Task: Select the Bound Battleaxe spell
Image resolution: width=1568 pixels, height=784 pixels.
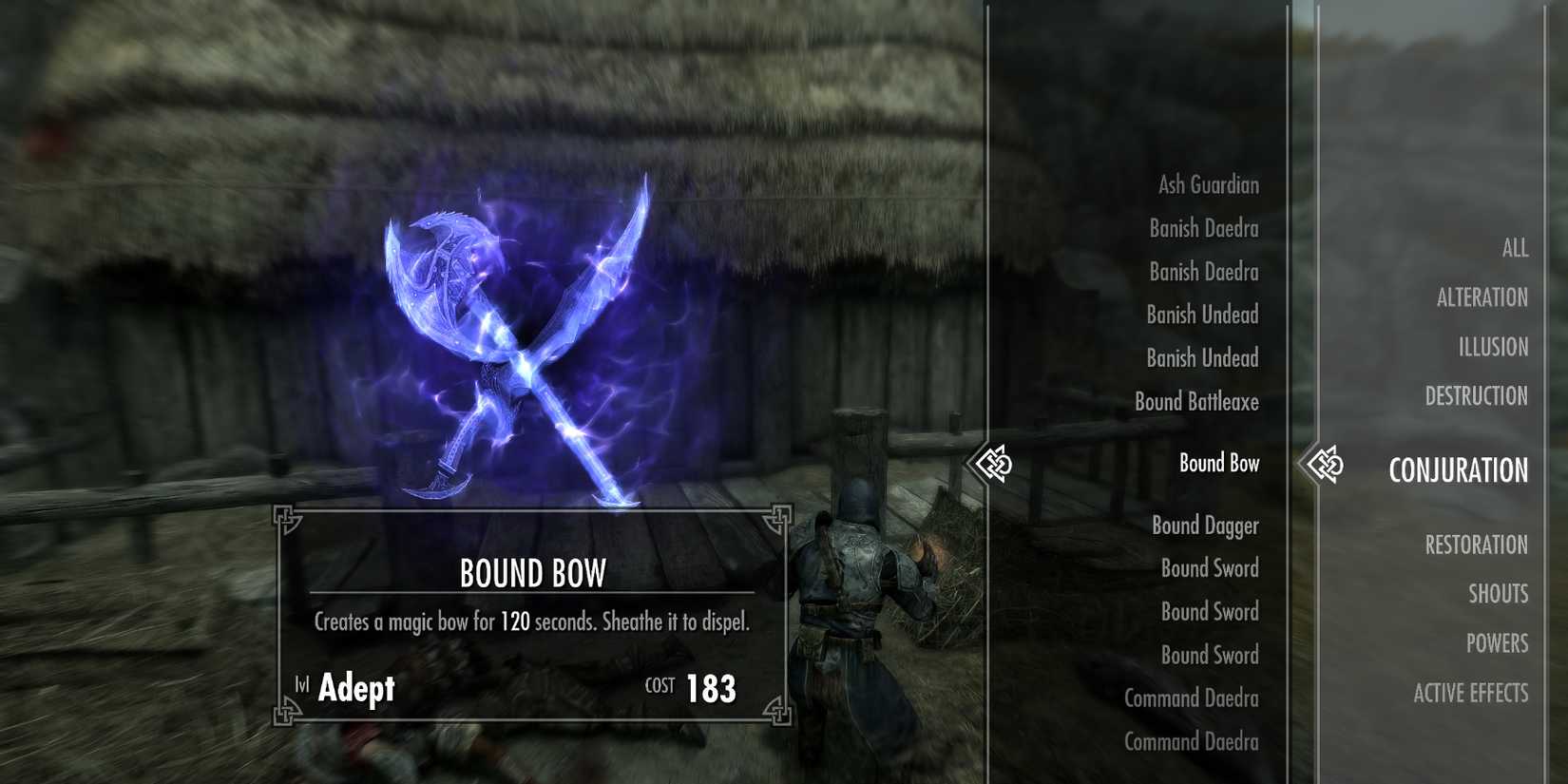Action: pos(1196,402)
